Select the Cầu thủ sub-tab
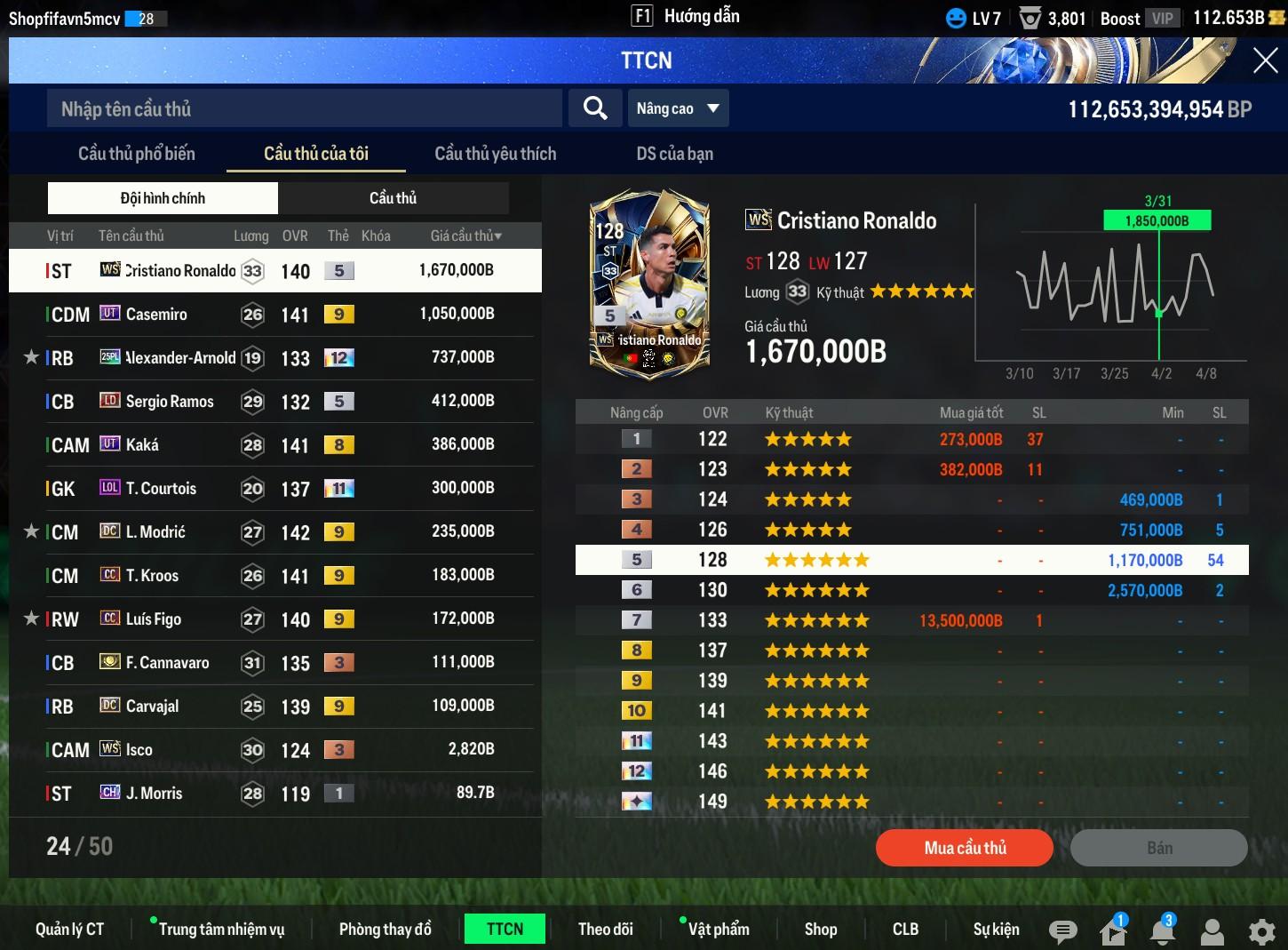Screen dimensions: 1288x950 (393, 198)
